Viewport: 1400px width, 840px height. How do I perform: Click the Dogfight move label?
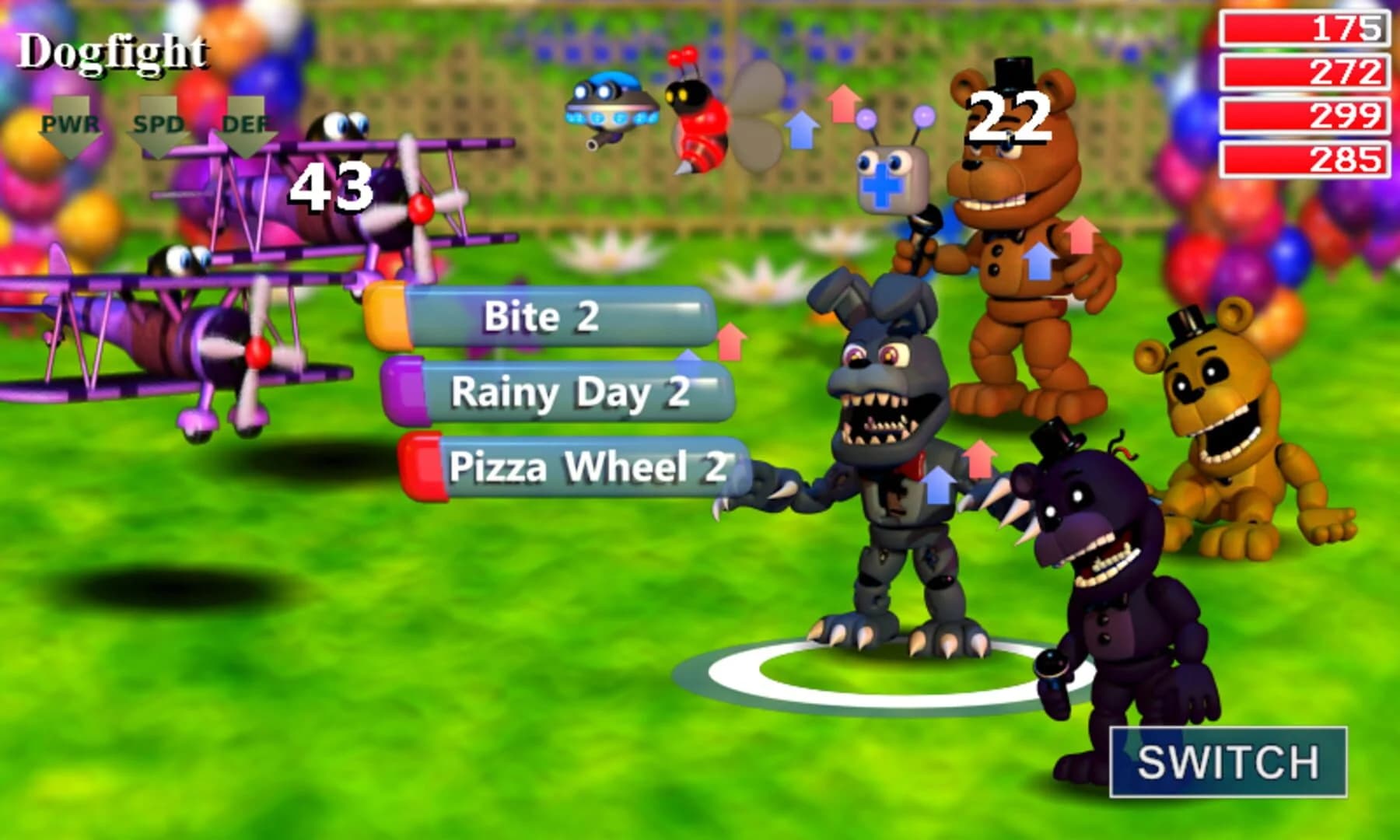pyautogui.click(x=113, y=51)
